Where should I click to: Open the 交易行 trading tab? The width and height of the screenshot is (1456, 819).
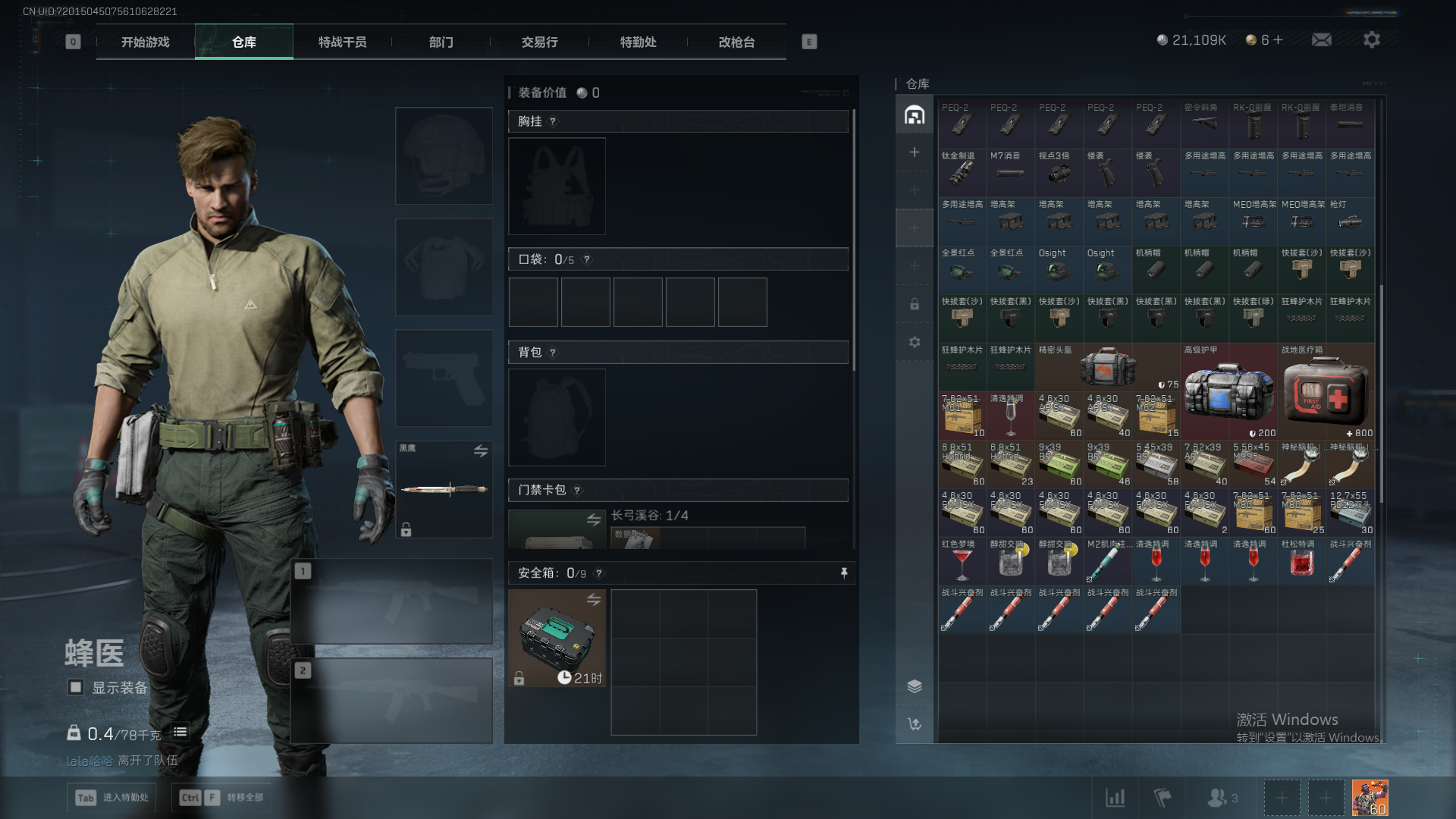tap(539, 42)
